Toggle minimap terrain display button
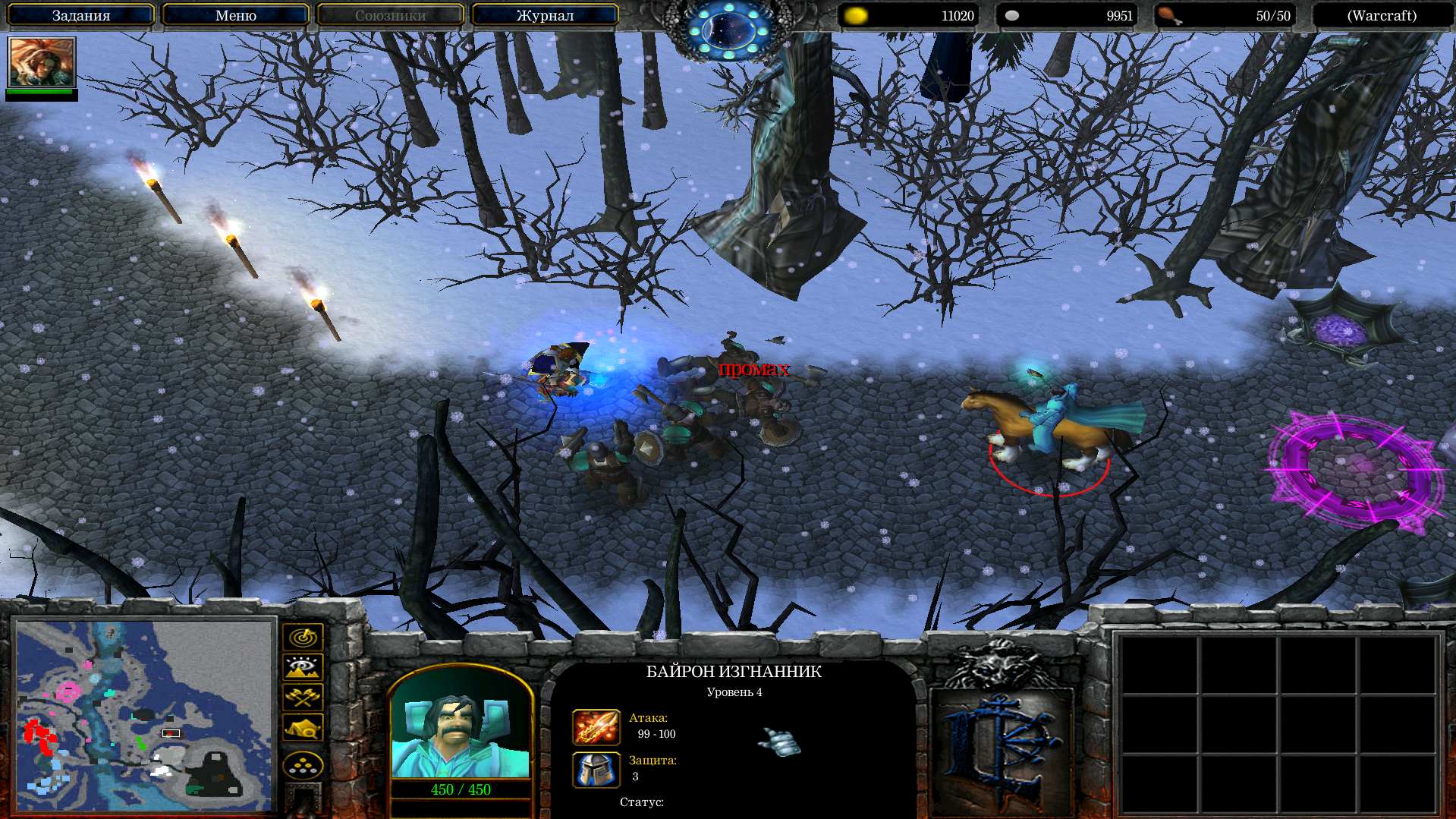The width and height of the screenshot is (1456, 819). click(x=303, y=667)
